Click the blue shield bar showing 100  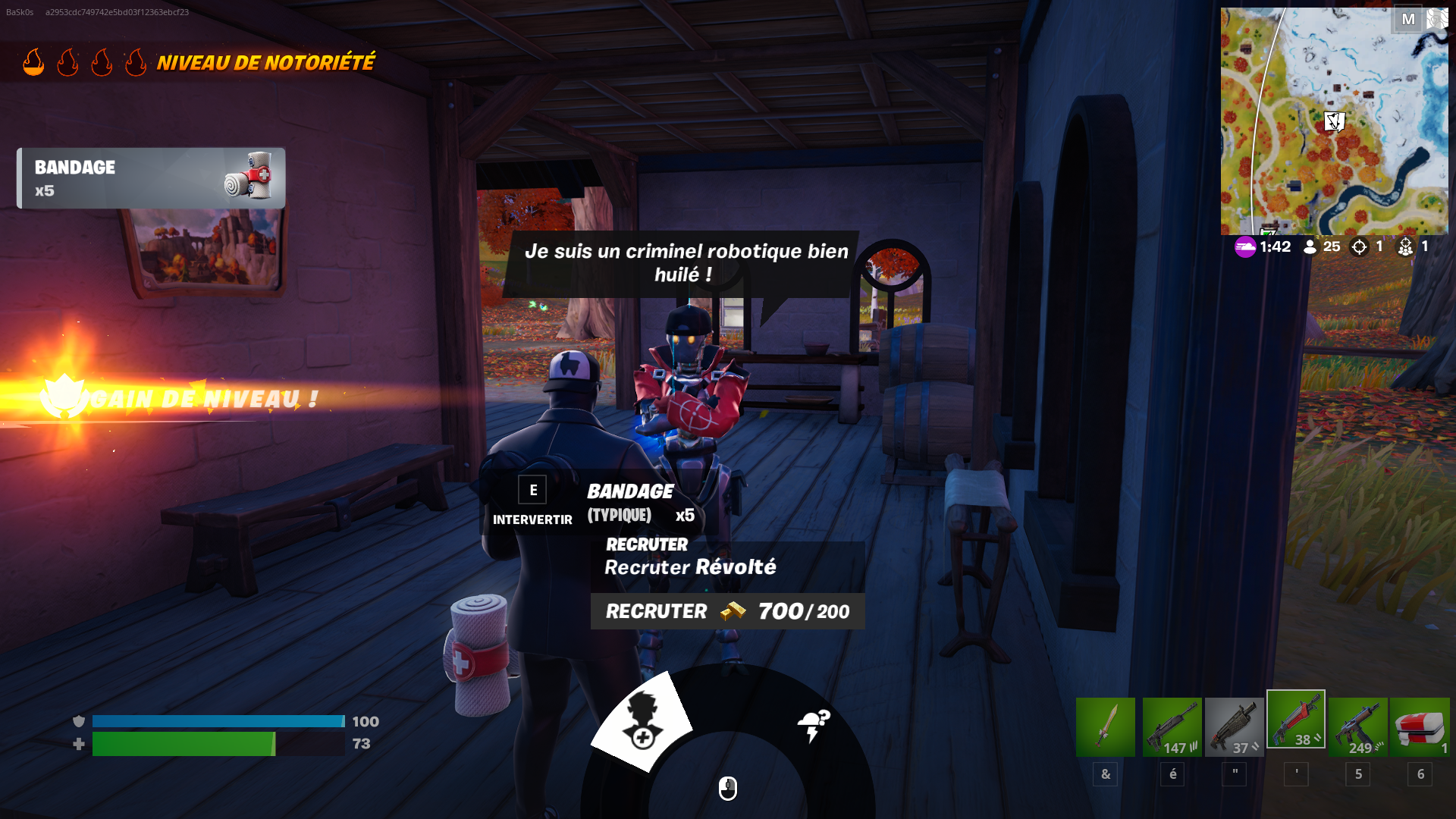click(216, 722)
